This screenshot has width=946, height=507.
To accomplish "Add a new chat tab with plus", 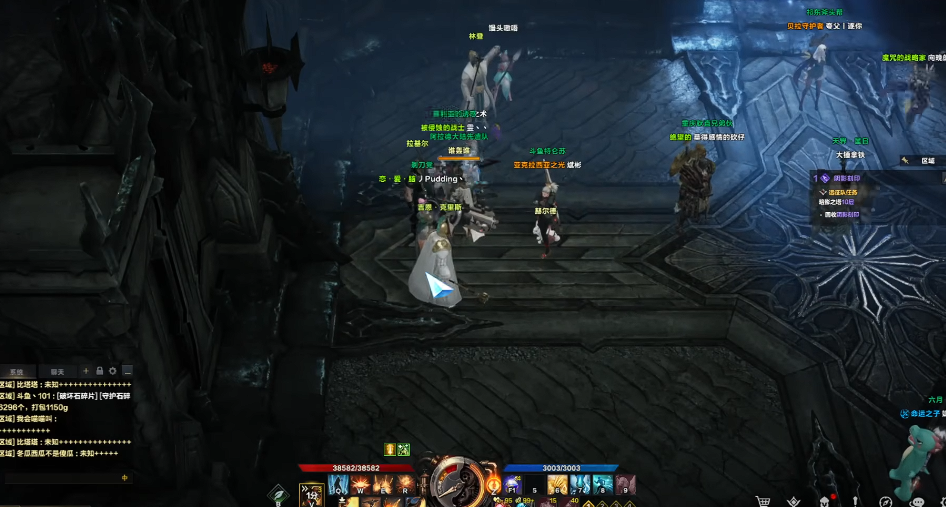I will point(86,371).
